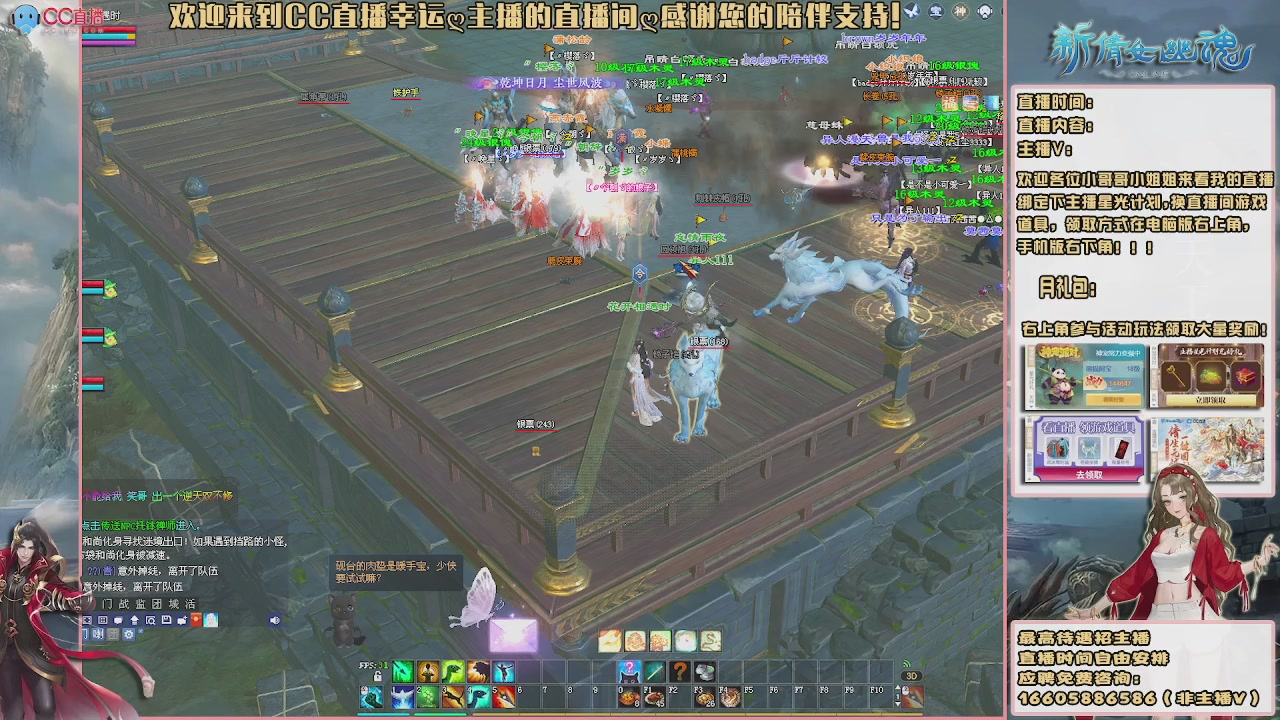
Task: Open the settings gear icon bottom-left
Action: 128,634
